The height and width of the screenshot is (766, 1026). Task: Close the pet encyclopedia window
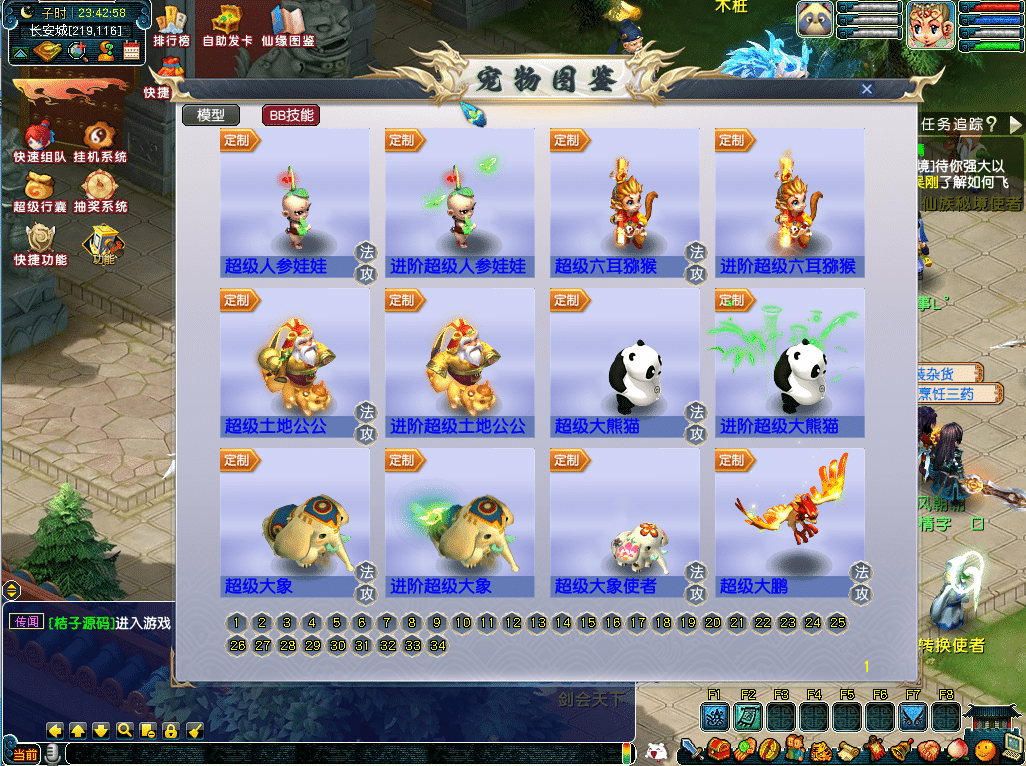coord(866,89)
